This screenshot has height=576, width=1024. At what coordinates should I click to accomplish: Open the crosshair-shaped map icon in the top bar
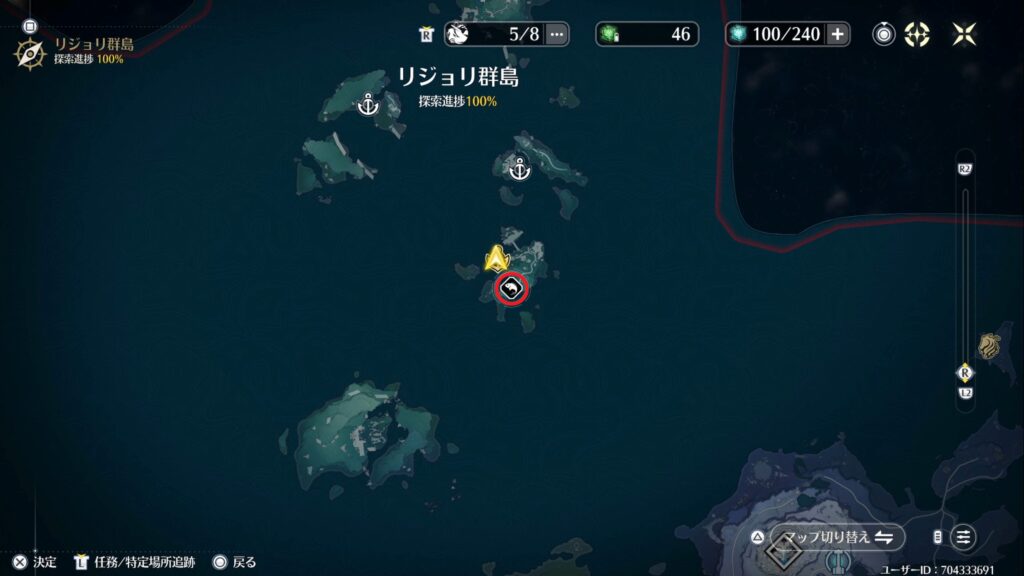point(917,34)
